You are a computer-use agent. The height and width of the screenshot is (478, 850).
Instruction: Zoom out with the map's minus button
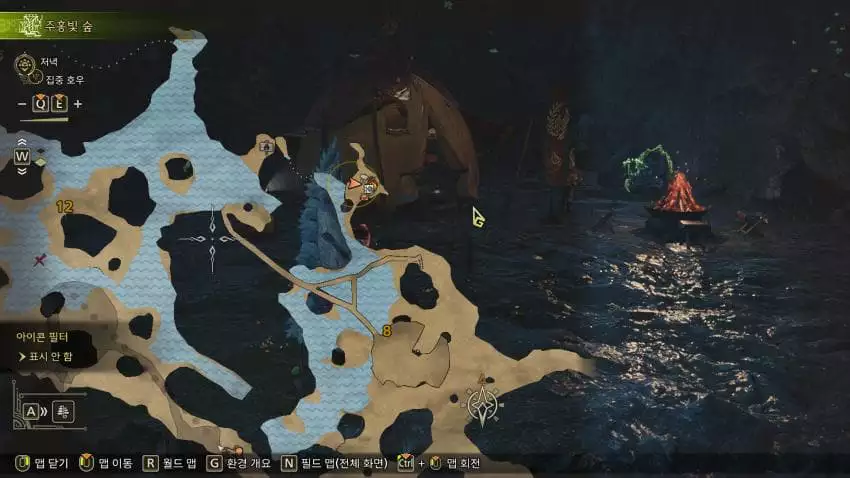pos(23,104)
